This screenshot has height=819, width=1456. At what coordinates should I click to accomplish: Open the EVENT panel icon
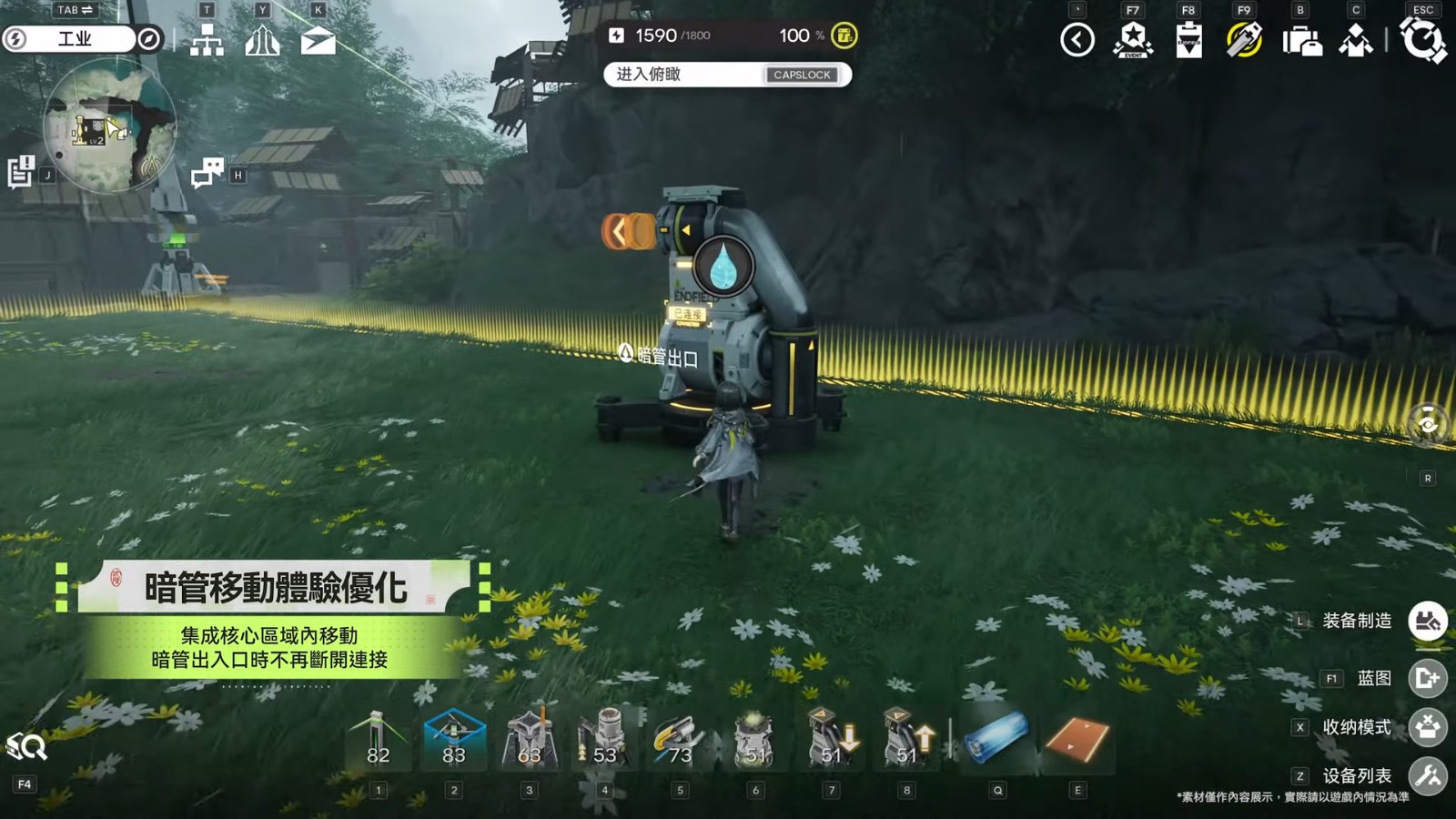click(1131, 41)
